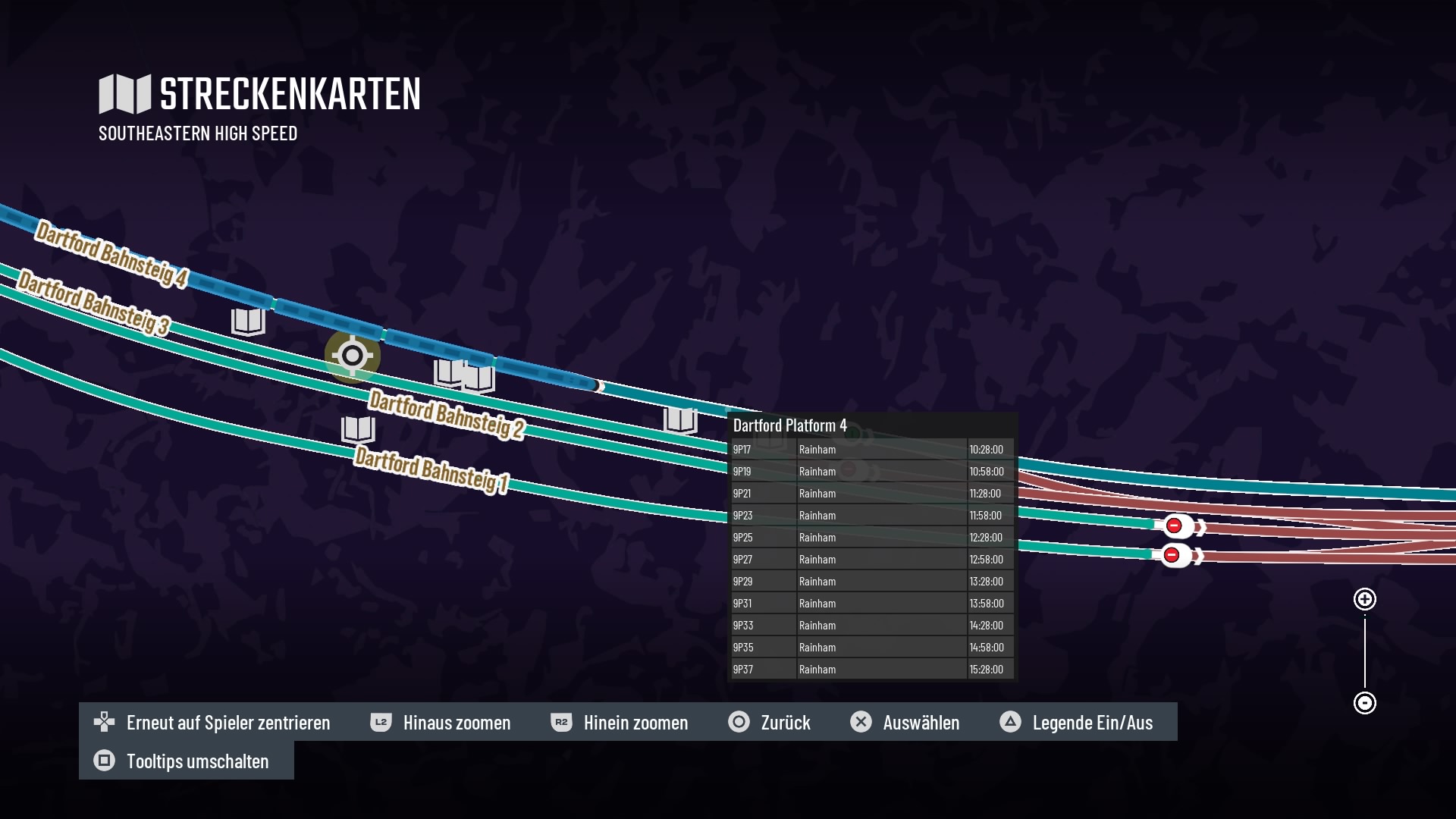The width and height of the screenshot is (1456, 819).
Task: Select the 9P17 Rainham 10:28:00 service row
Action: click(871, 450)
